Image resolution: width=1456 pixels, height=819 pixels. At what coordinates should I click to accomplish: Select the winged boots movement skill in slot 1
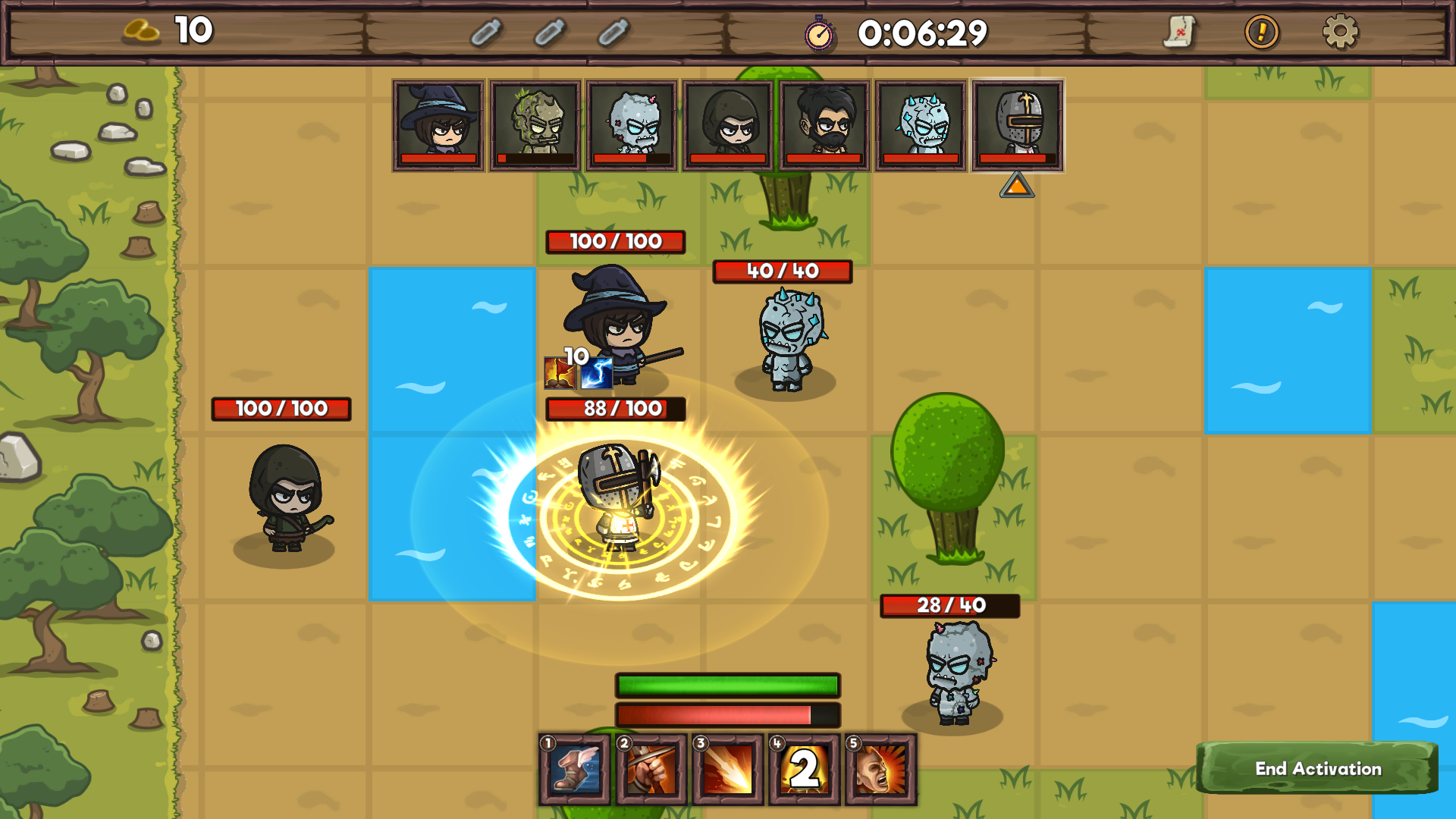pyautogui.click(x=575, y=769)
